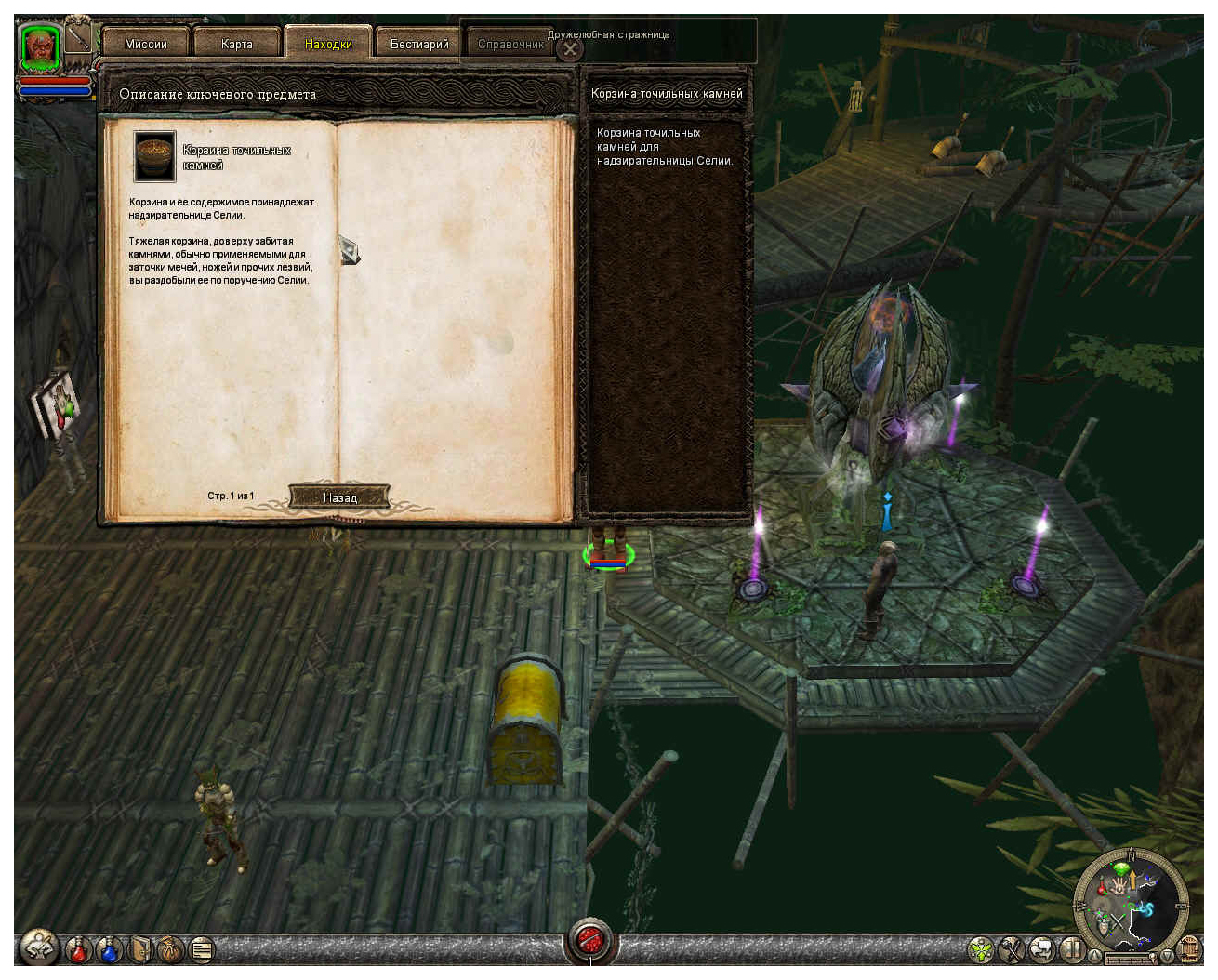Open the inventory bag
The height and width of the screenshot is (980, 1218).
[x=171, y=949]
